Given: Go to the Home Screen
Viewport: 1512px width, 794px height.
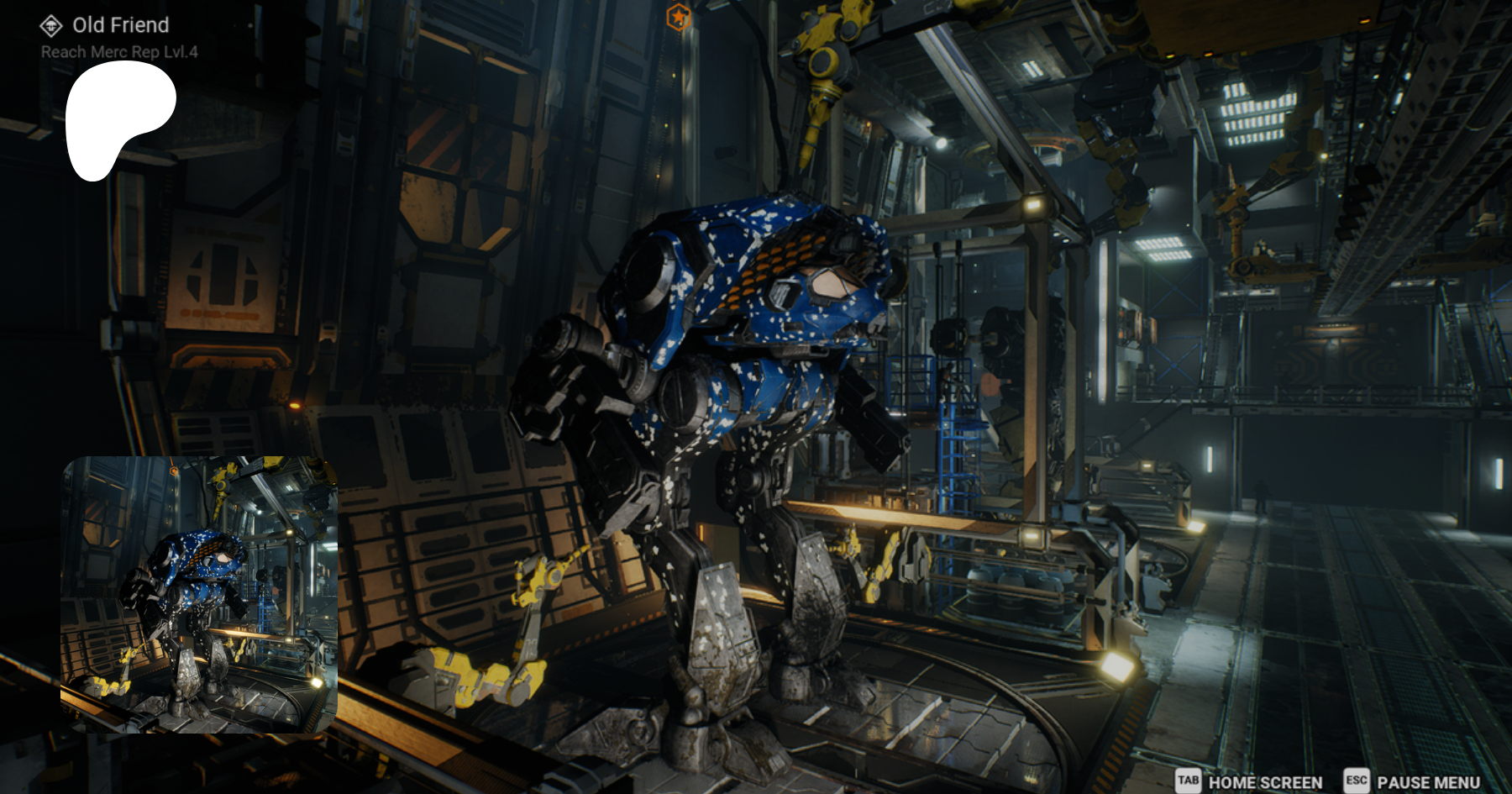Looking at the screenshot, I should 1249,781.
